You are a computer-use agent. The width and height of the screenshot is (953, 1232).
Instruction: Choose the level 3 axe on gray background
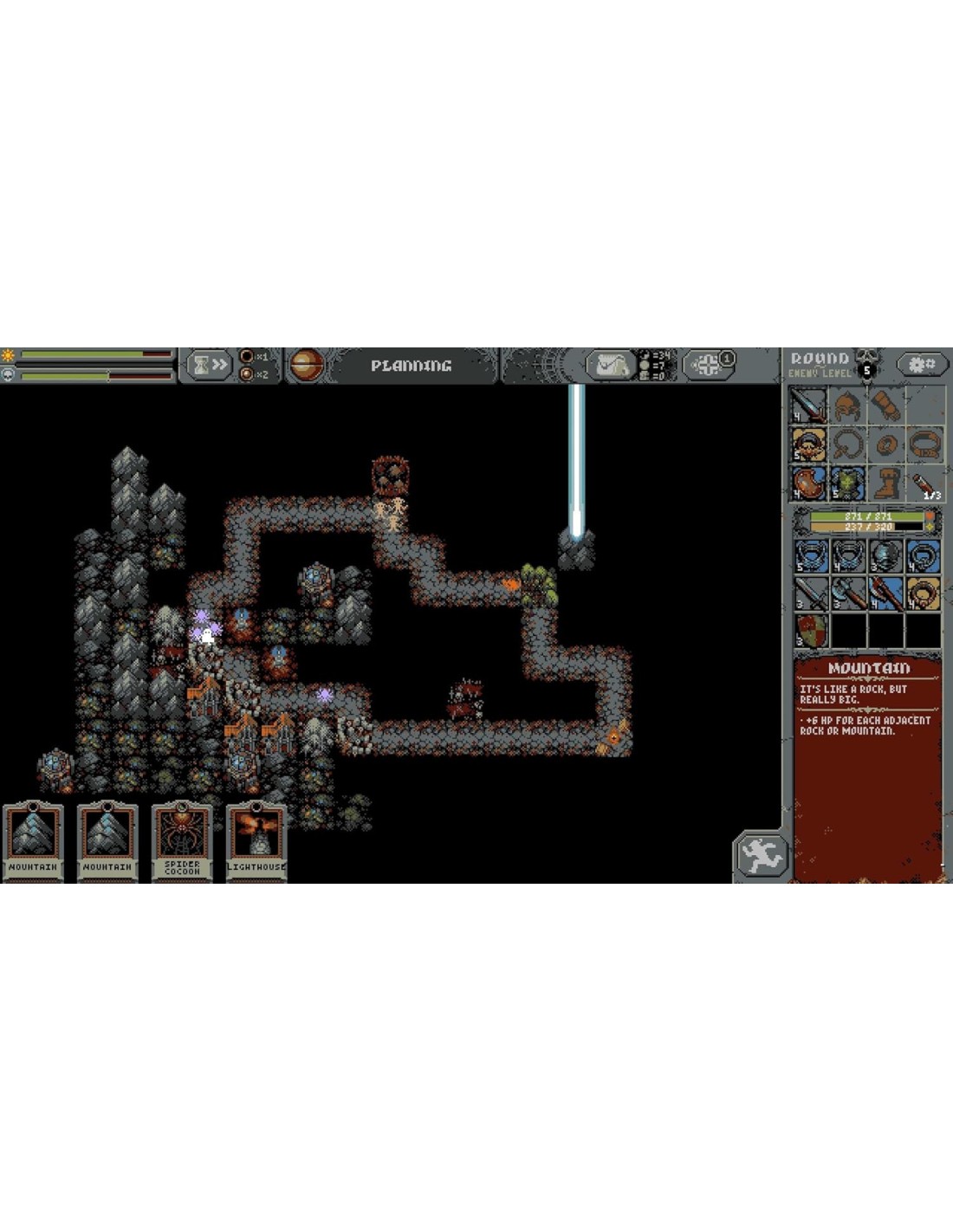coord(848,593)
